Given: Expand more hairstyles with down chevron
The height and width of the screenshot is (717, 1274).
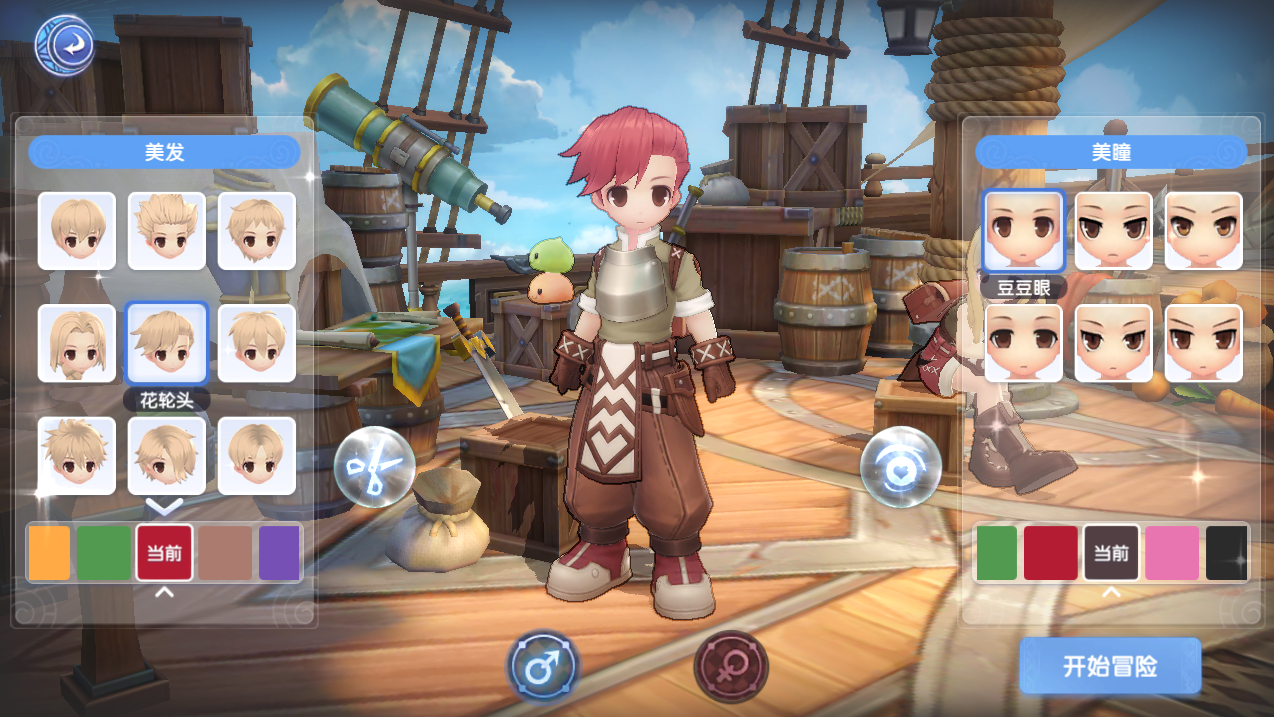Looking at the screenshot, I should click(x=165, y=506).
